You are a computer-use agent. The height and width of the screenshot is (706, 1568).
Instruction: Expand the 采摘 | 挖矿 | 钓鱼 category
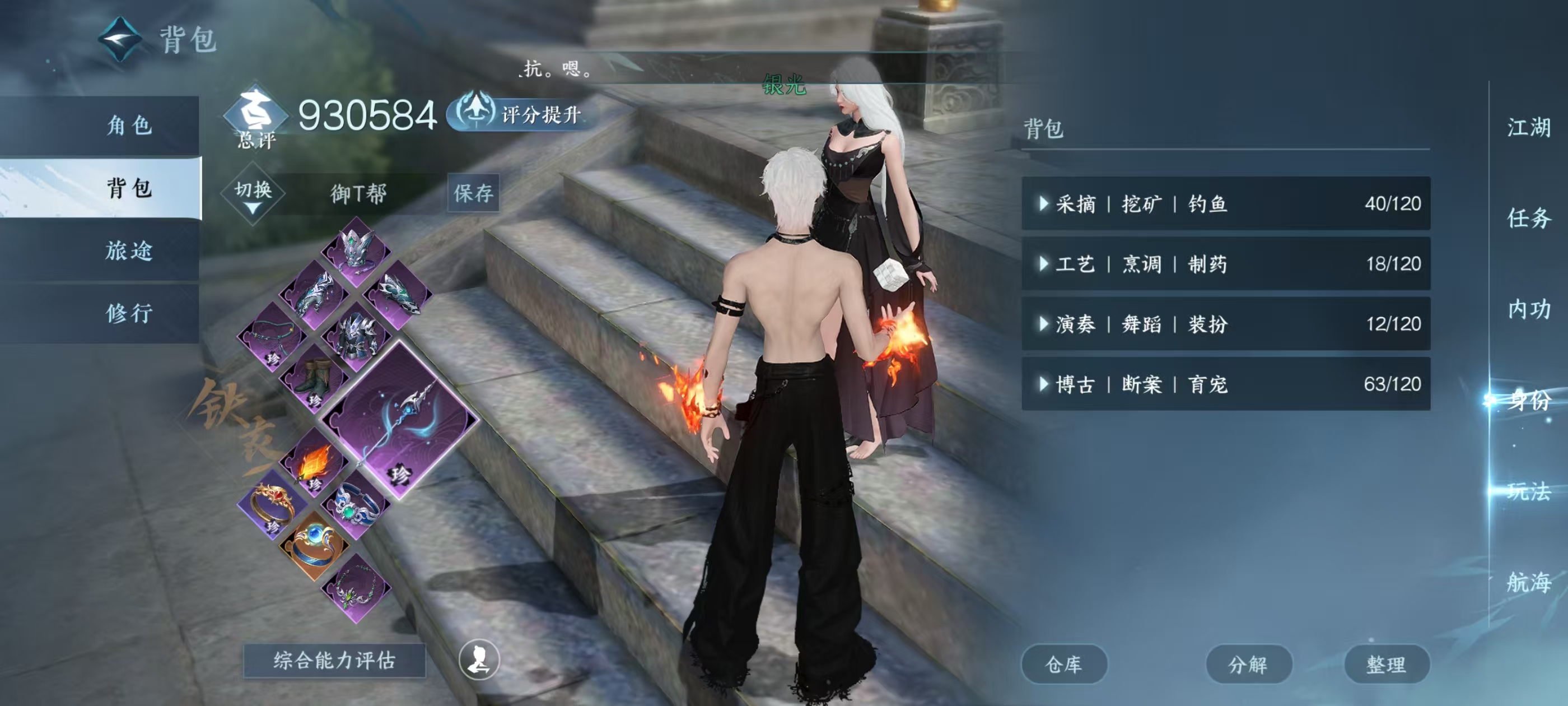1225,203
